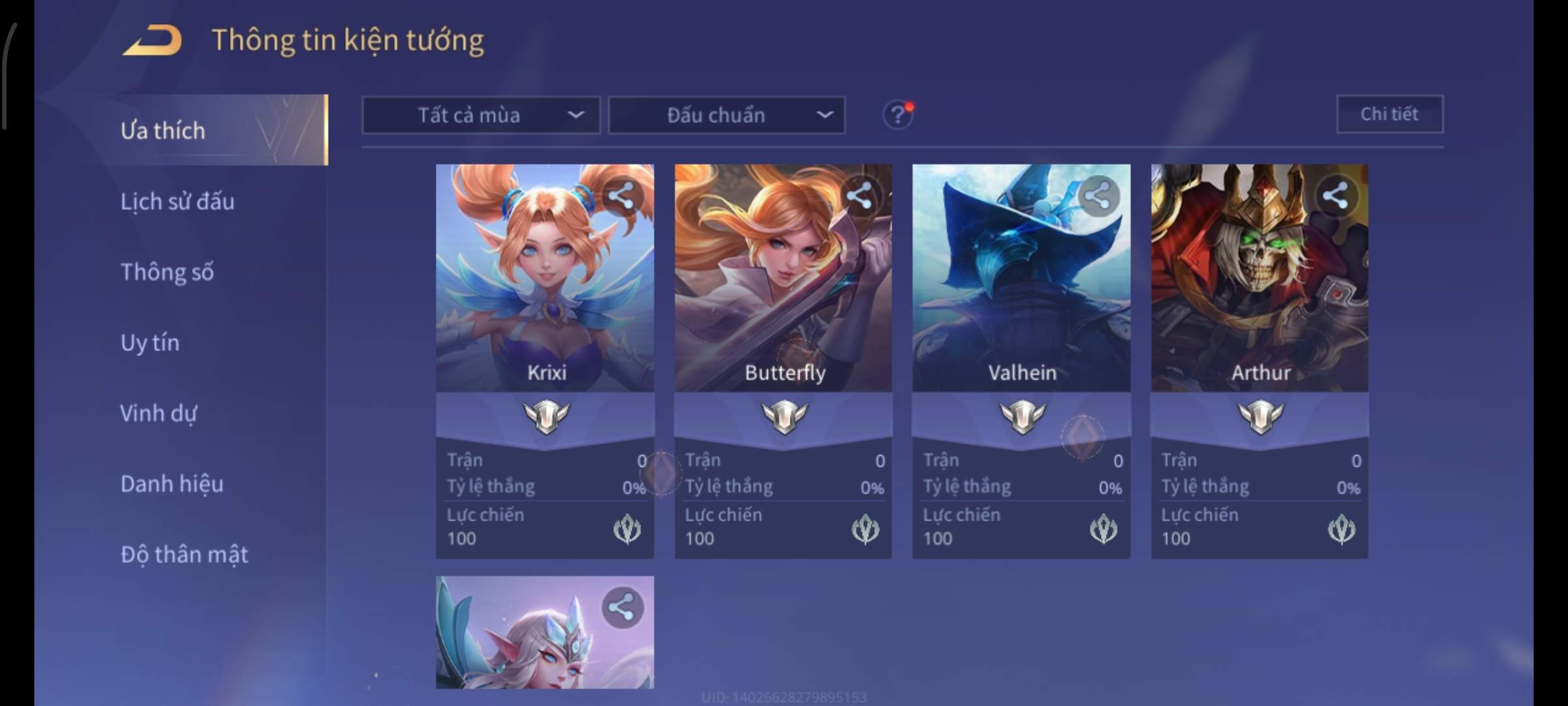Click the share icon on Arthur's card
This screenshot has width=1568, height=706.
pos(1335,195)
